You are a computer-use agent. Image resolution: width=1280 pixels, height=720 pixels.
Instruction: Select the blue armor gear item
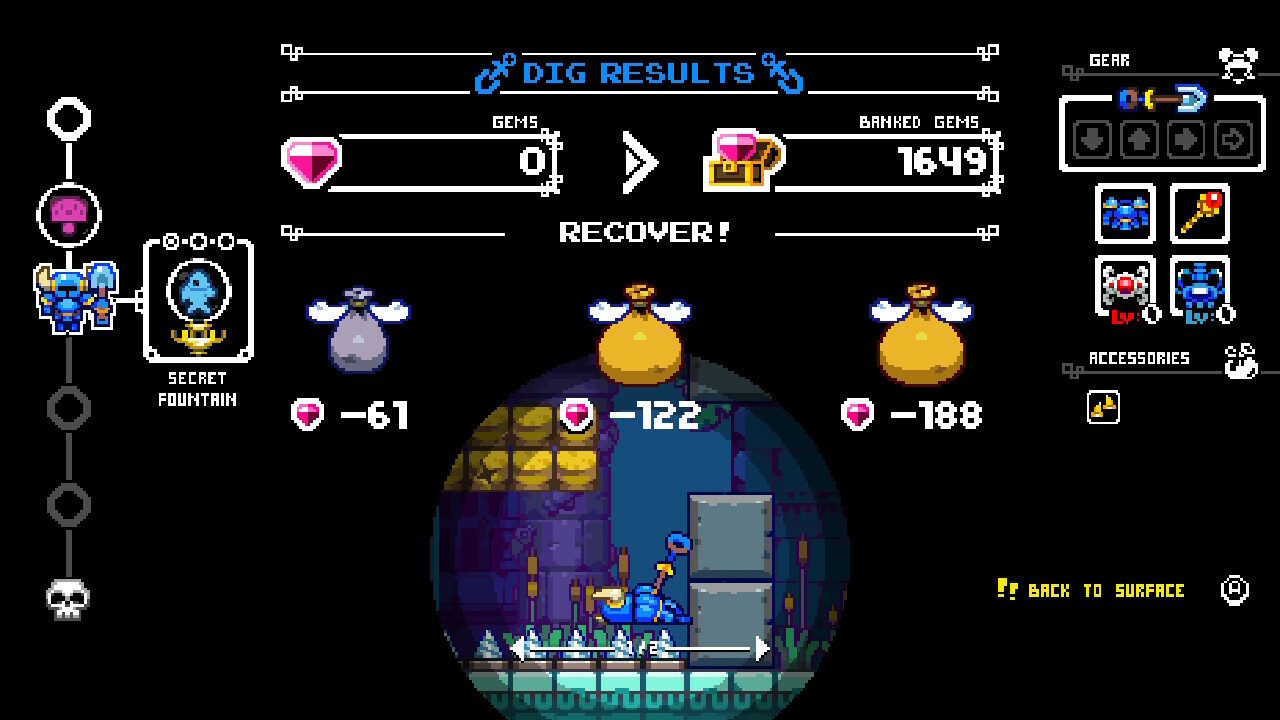[1123, 215]
